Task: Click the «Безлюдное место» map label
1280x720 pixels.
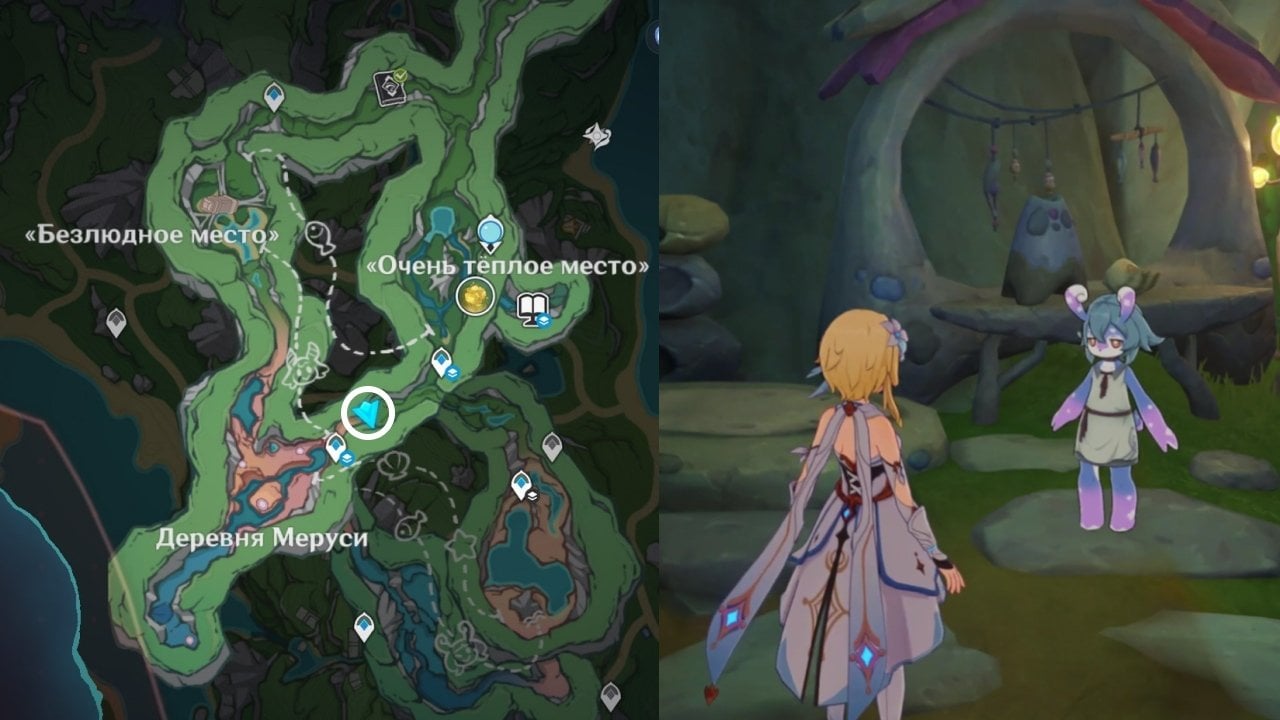Action: pyautogui.click(x=152, y=236)
